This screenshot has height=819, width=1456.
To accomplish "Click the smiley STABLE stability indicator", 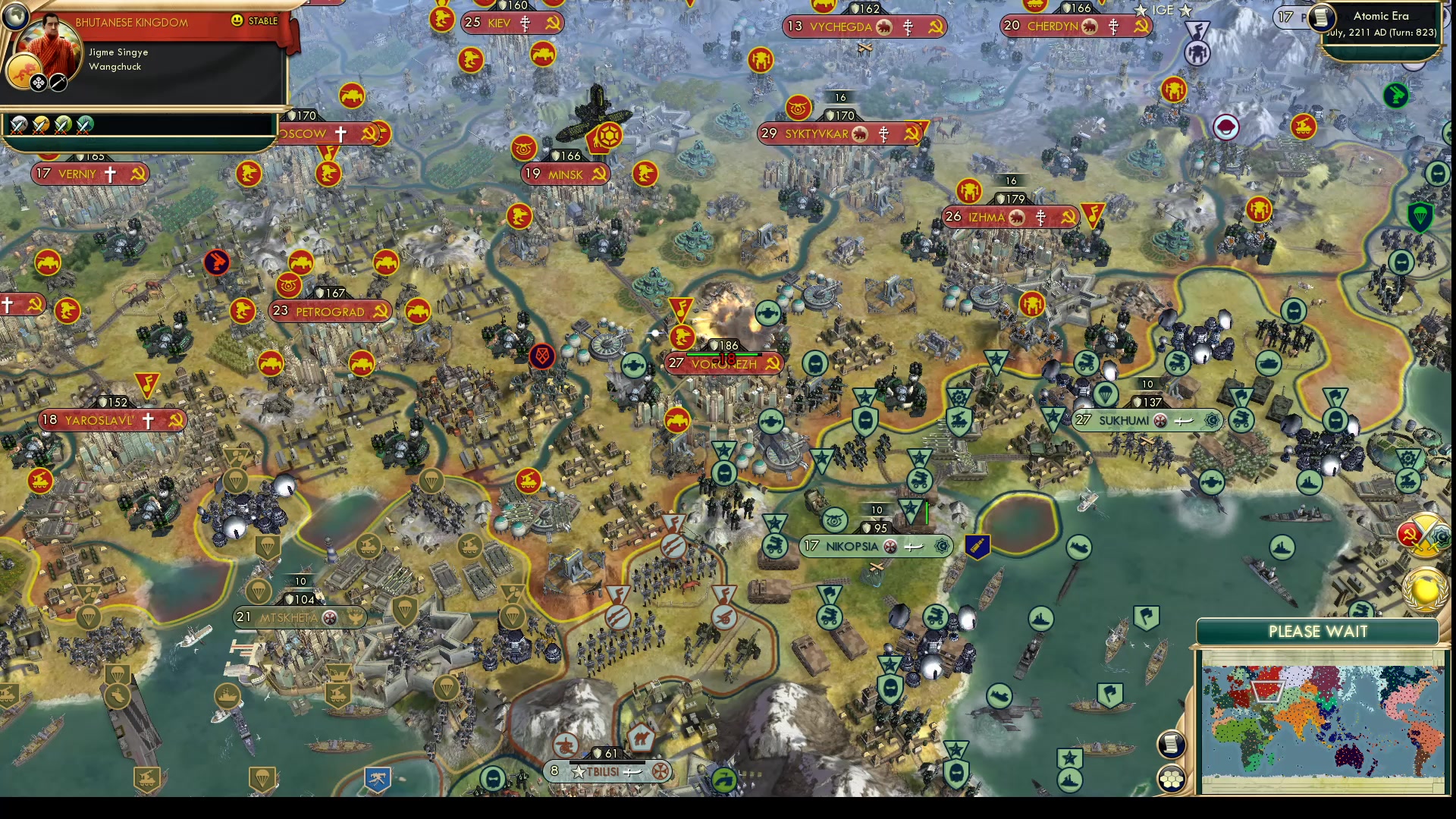I will tap(237, 22).
